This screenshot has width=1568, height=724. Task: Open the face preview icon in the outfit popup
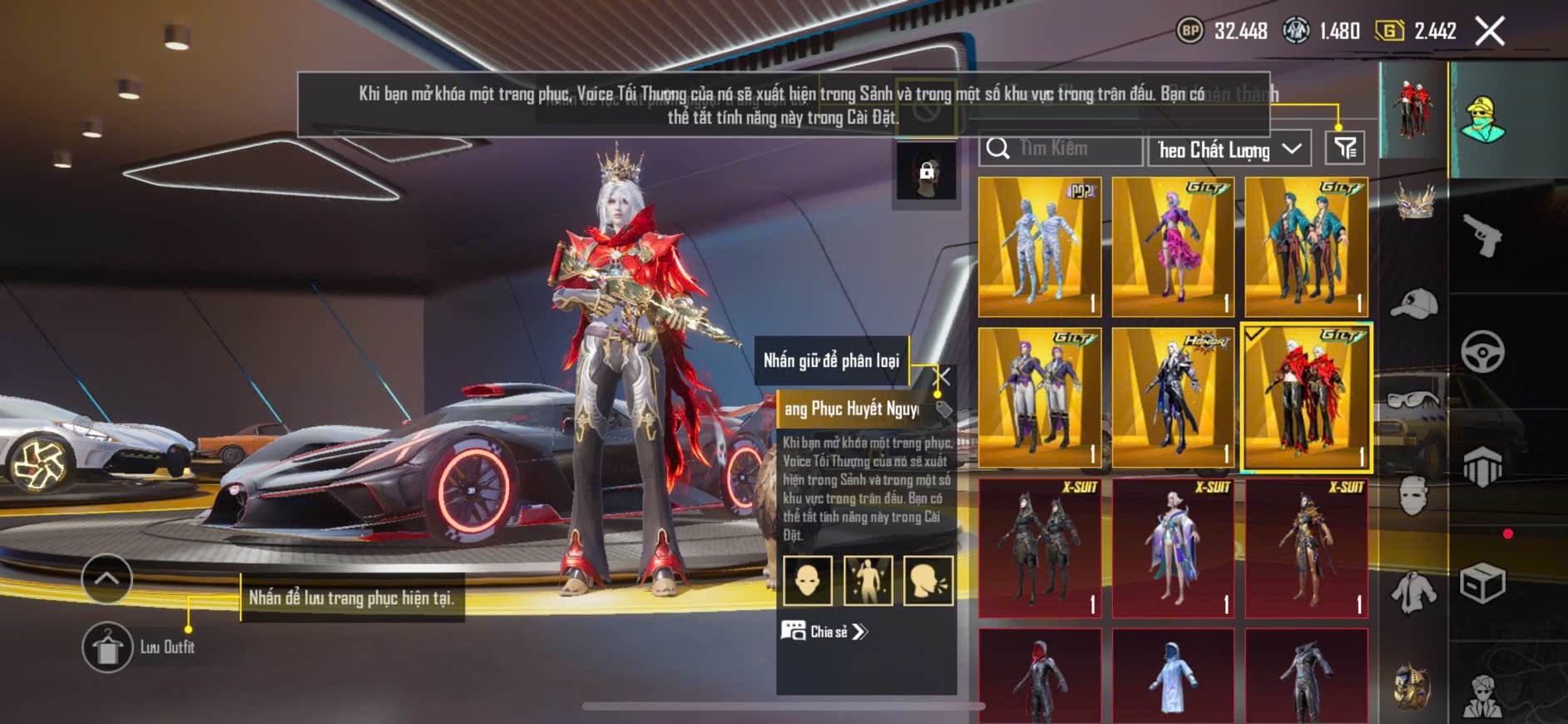808,580
